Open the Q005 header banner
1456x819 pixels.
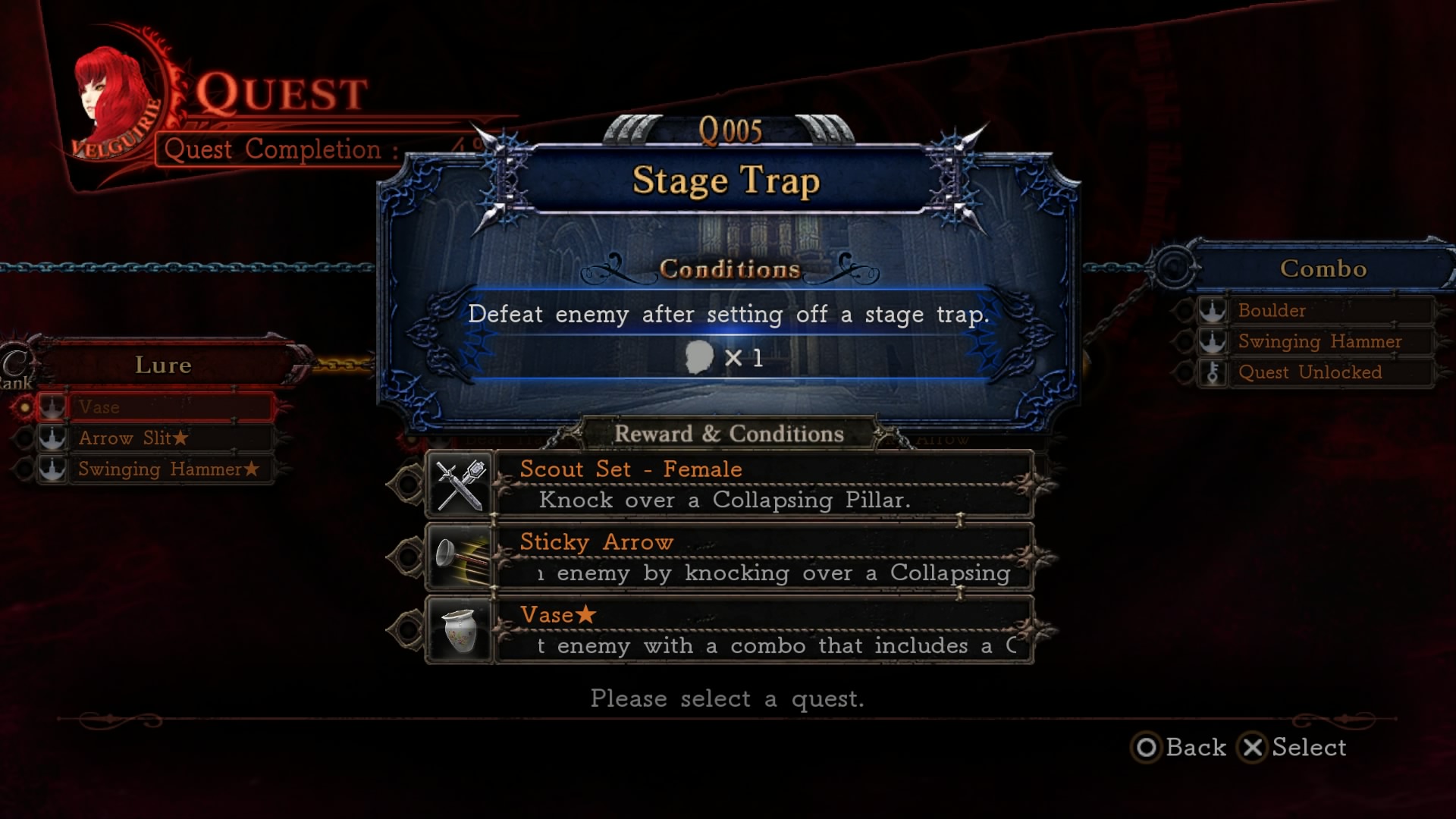click(730, 130)
